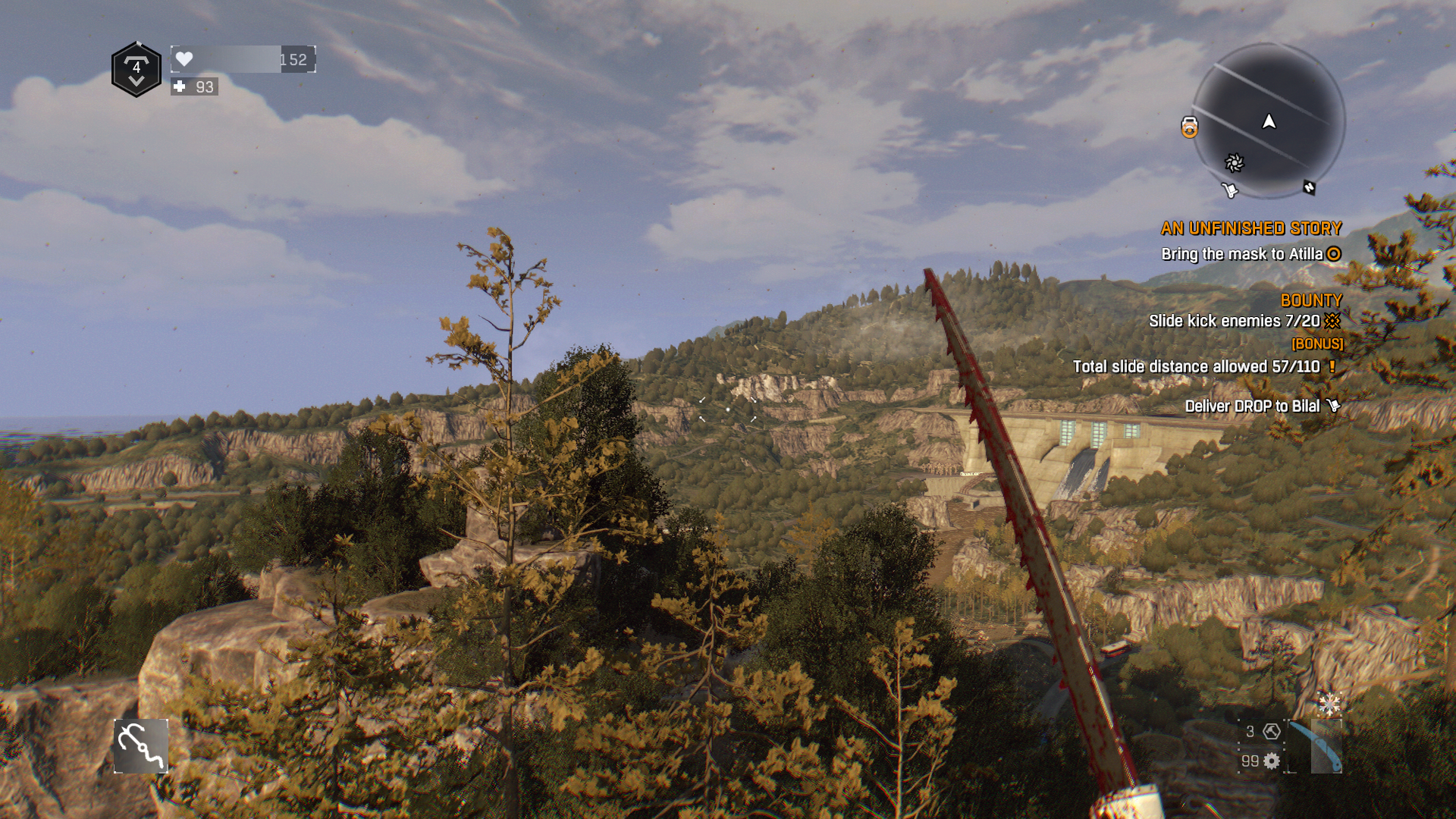Select the equipped blue blade weapon slot
Viewport: 1456px width, 819px height.
point(1315,747)
